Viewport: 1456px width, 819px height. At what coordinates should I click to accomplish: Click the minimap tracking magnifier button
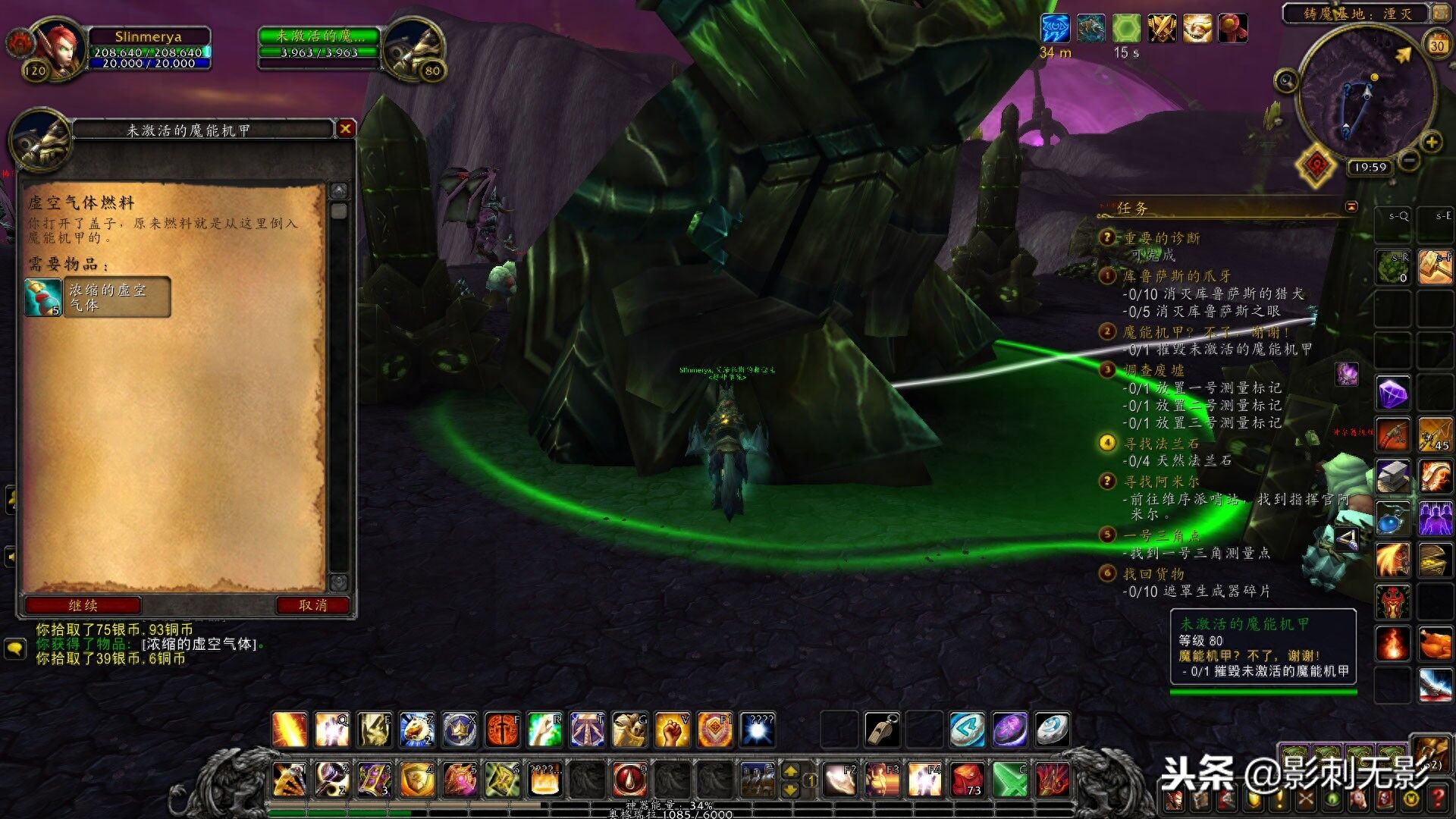(1286, 80)
